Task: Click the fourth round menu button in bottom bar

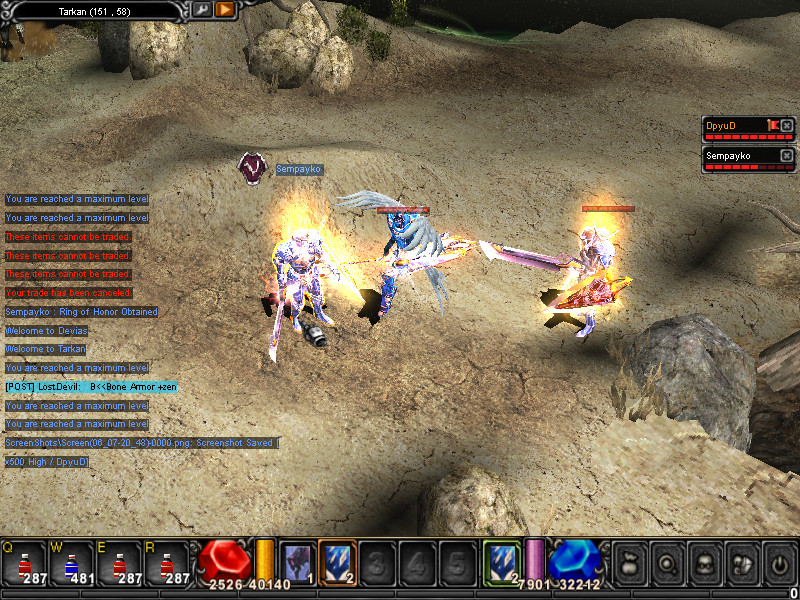Action: 739,564
